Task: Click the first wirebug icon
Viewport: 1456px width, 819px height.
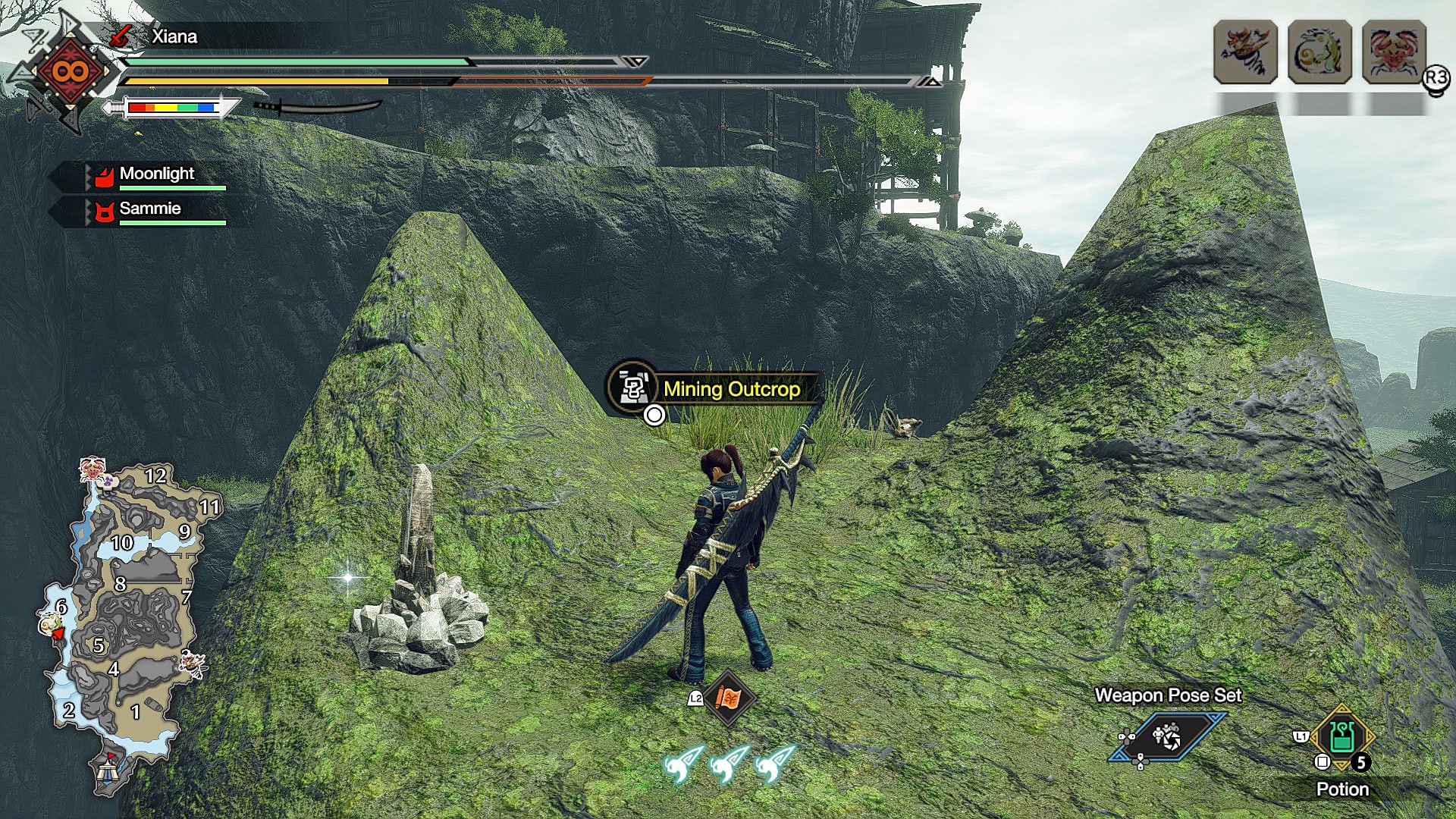Action: pos(682,764)
